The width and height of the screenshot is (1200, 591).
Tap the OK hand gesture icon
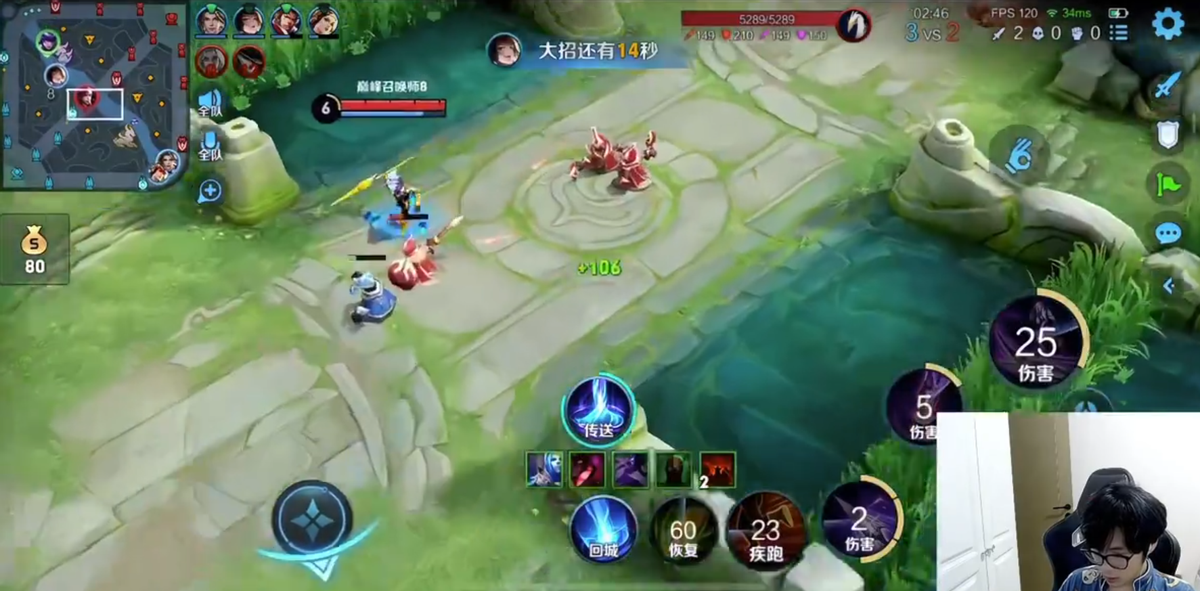(x=1019, y=155)
